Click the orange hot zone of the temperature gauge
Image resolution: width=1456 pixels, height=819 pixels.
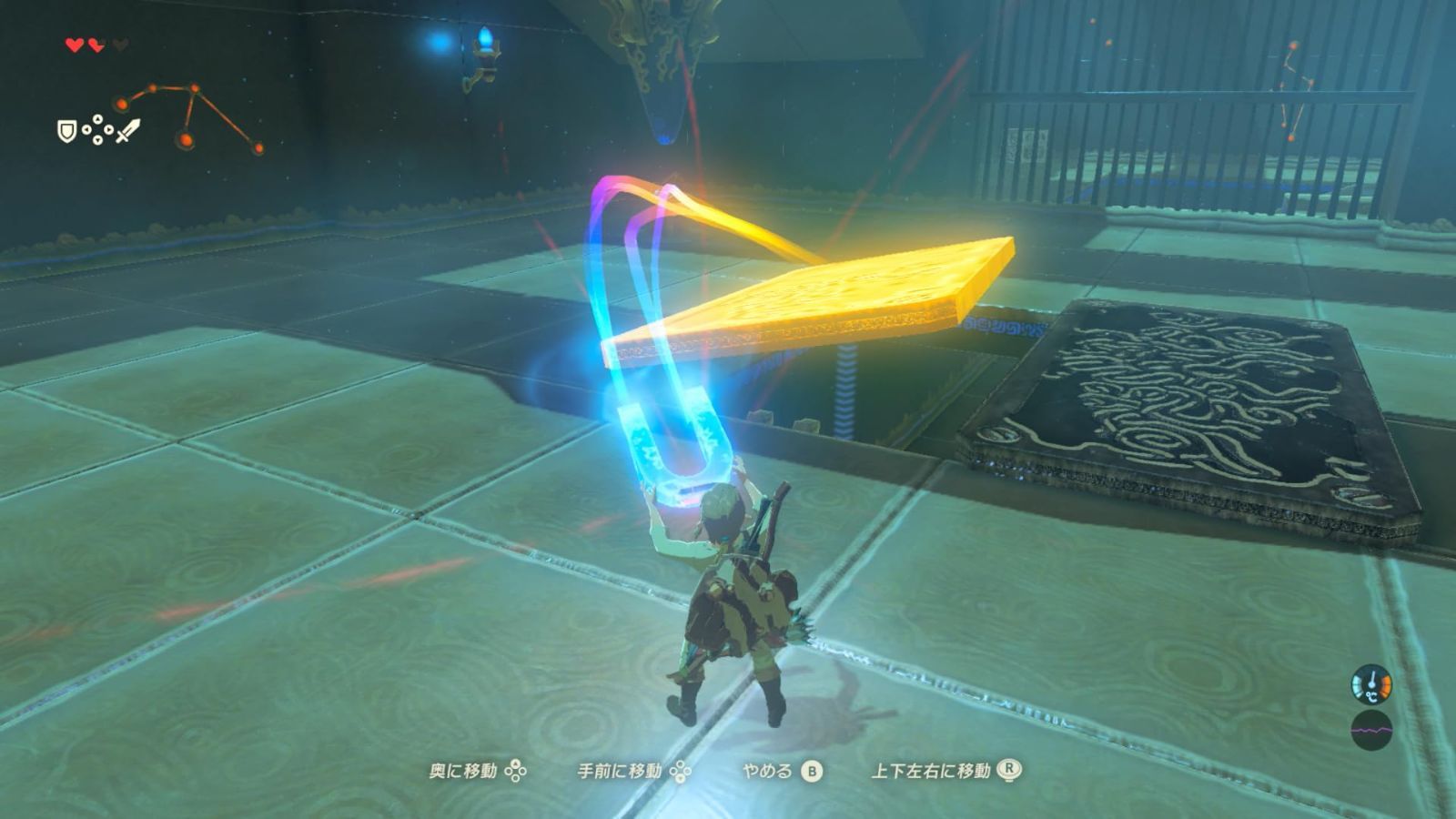point(1387,685)
